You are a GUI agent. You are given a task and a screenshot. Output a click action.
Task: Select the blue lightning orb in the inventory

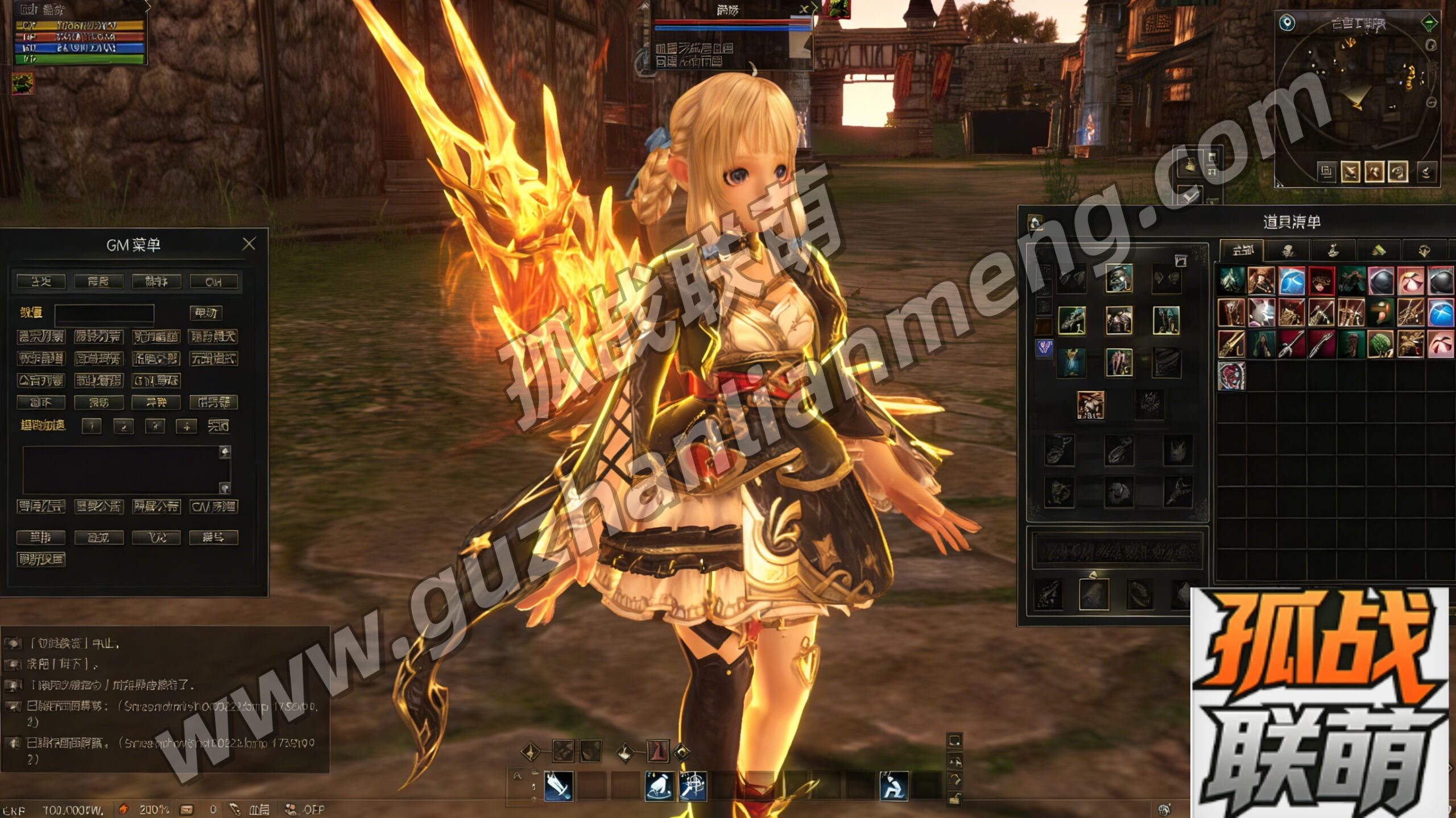tap(1291, 281)
